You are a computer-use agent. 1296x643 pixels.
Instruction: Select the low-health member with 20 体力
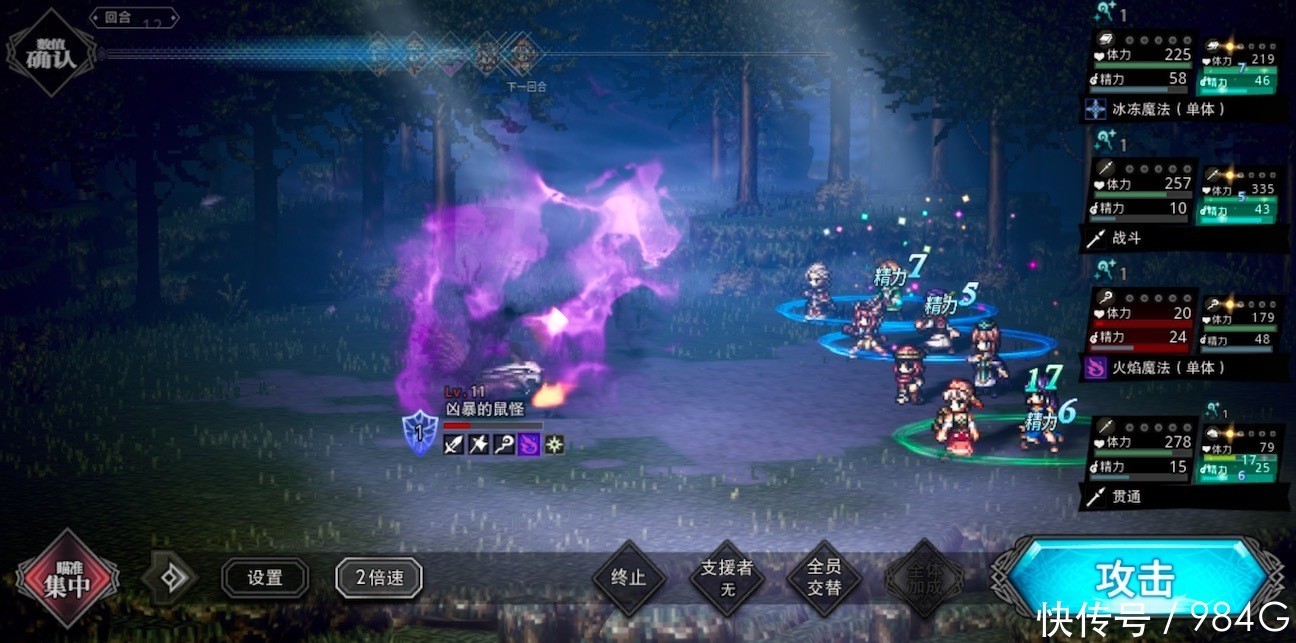[1142, 324]
